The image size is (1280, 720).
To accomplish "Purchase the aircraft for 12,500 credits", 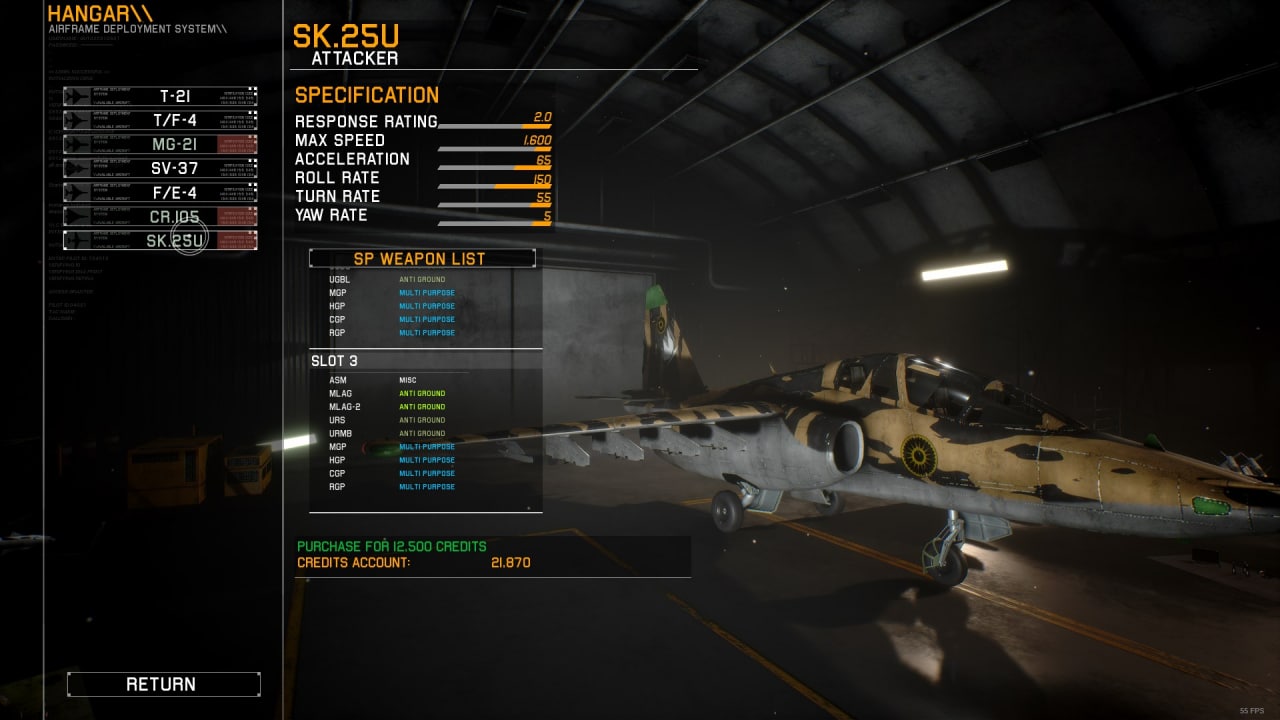I will click(x=392, y=546).
